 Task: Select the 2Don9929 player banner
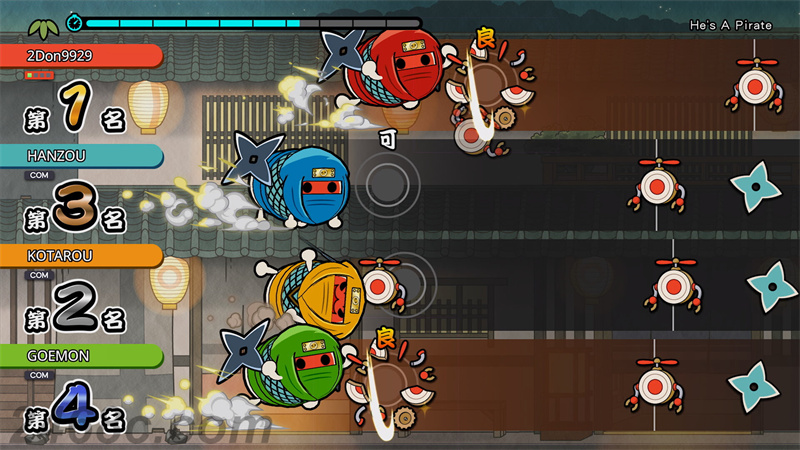tap(80, 56)
